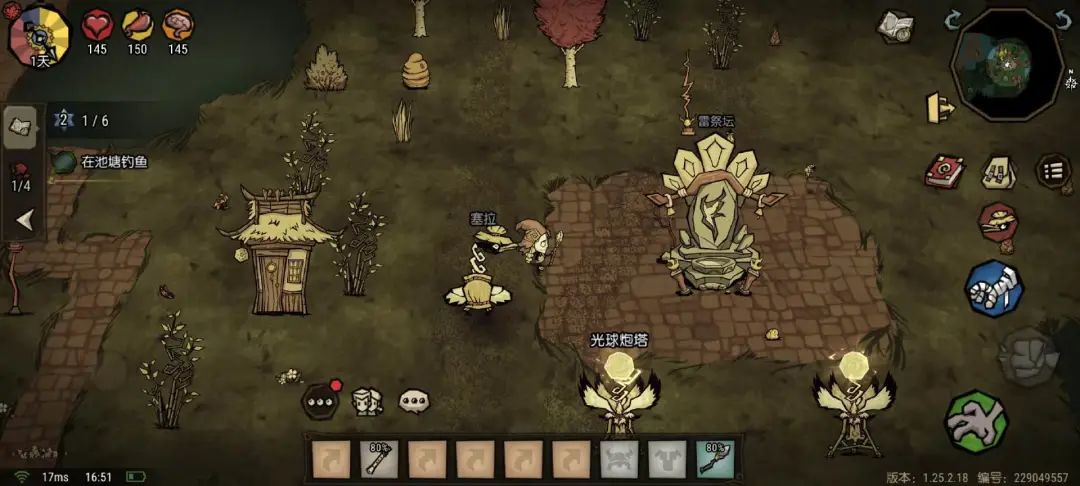1080x486 pixels.
Task: Tap the red octagon pointing-hand button
Action: click(997, 222)
